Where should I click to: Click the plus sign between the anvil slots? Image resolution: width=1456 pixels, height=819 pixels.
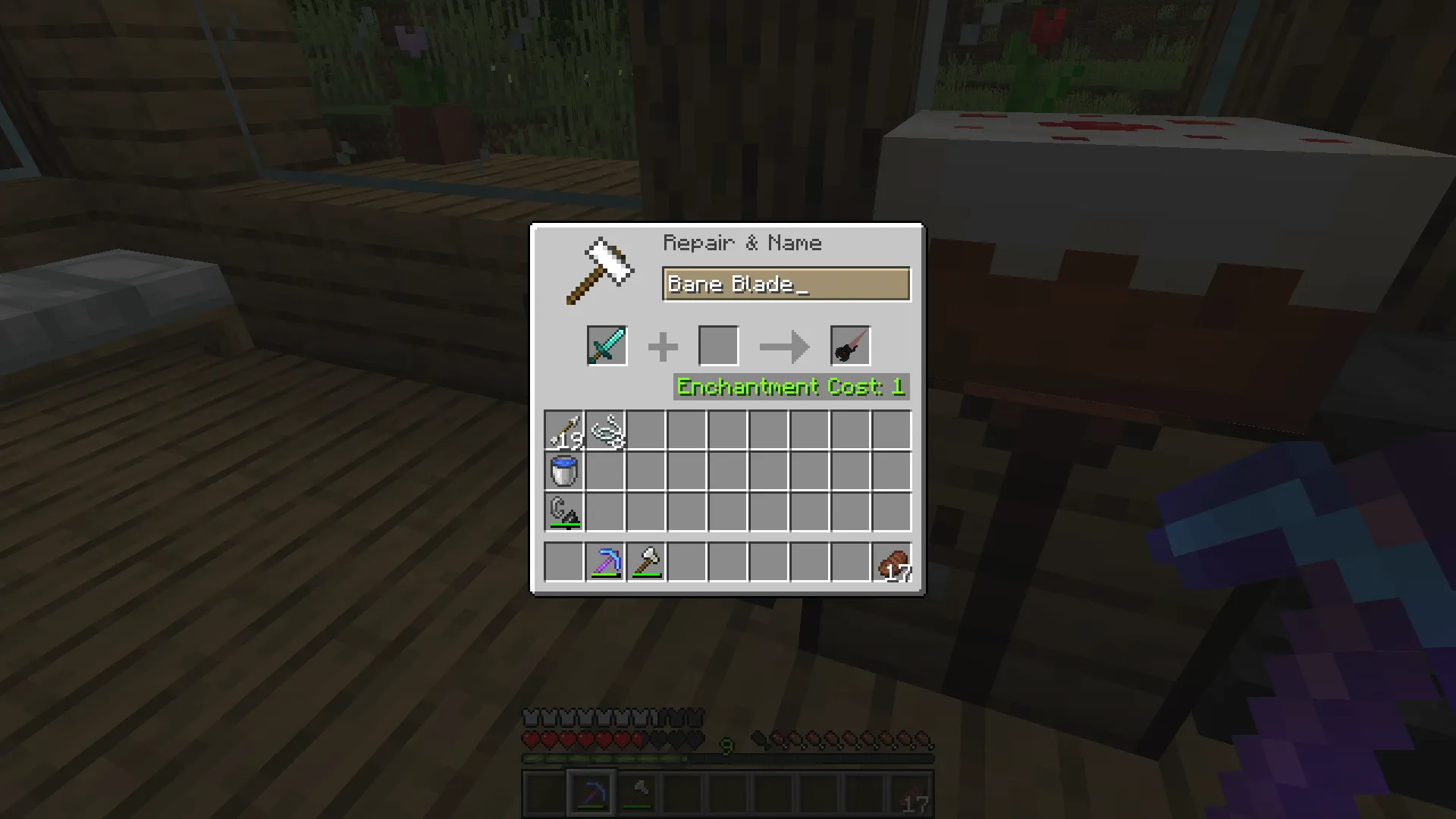click(x=663, y=346)
